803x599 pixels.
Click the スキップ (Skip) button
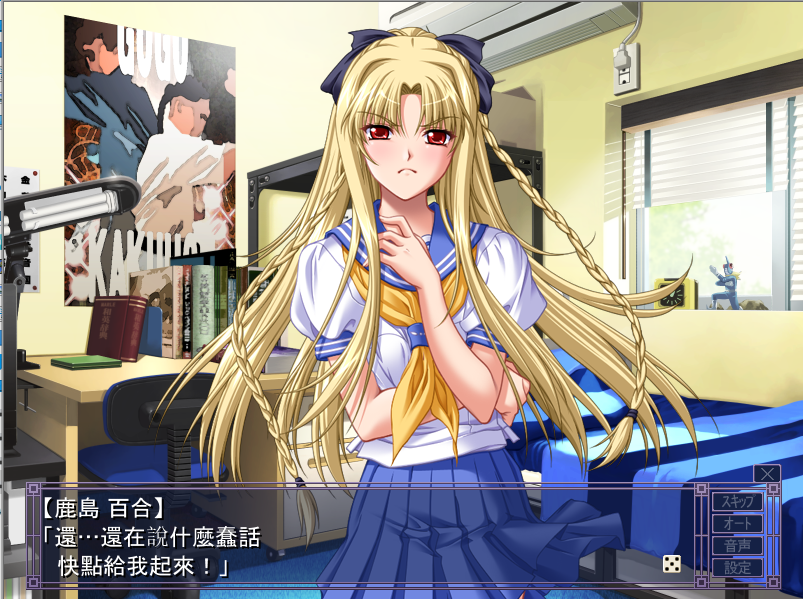click(736, 501)
